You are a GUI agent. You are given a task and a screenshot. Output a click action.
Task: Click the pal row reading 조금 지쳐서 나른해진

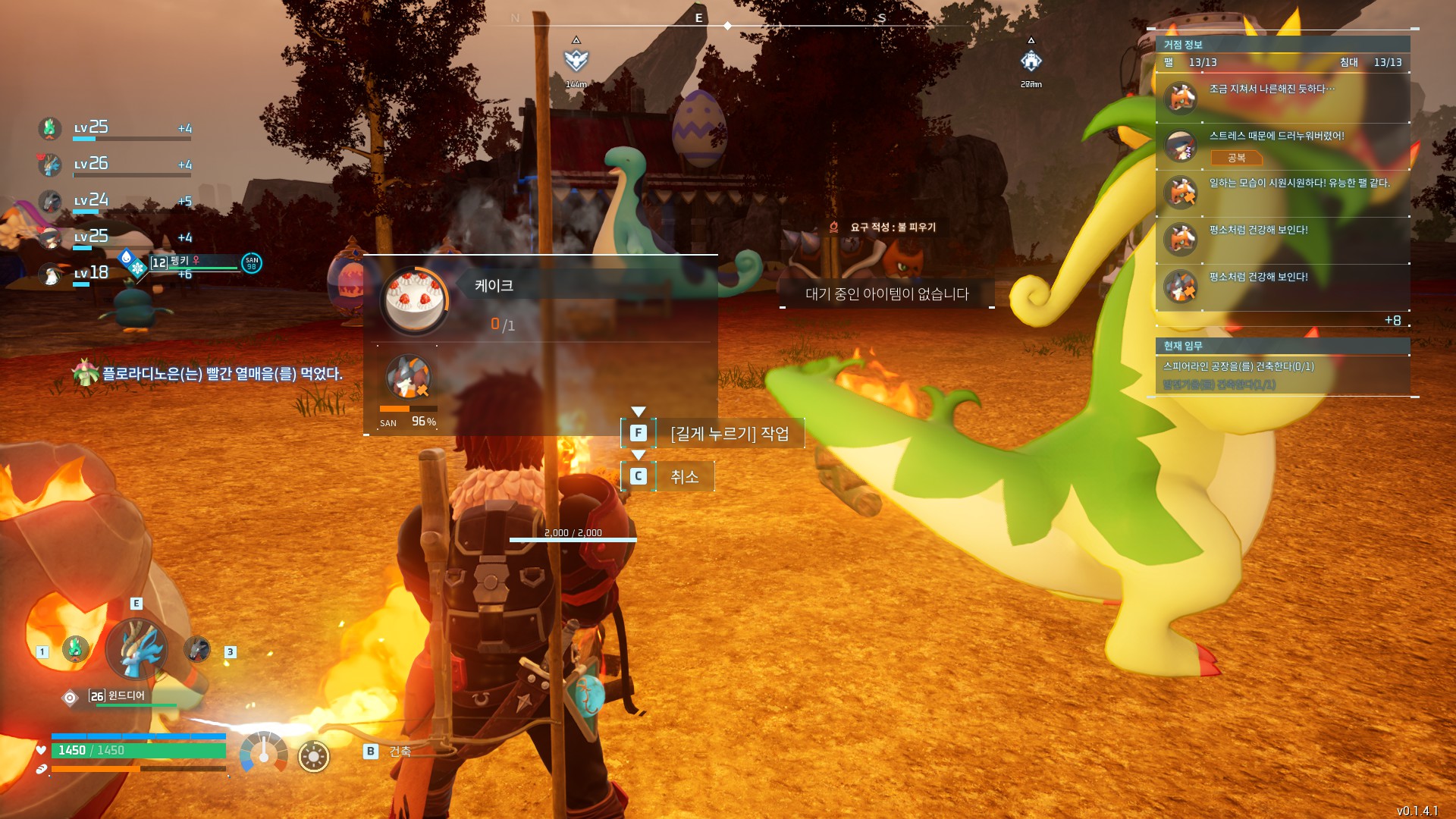1282,98
